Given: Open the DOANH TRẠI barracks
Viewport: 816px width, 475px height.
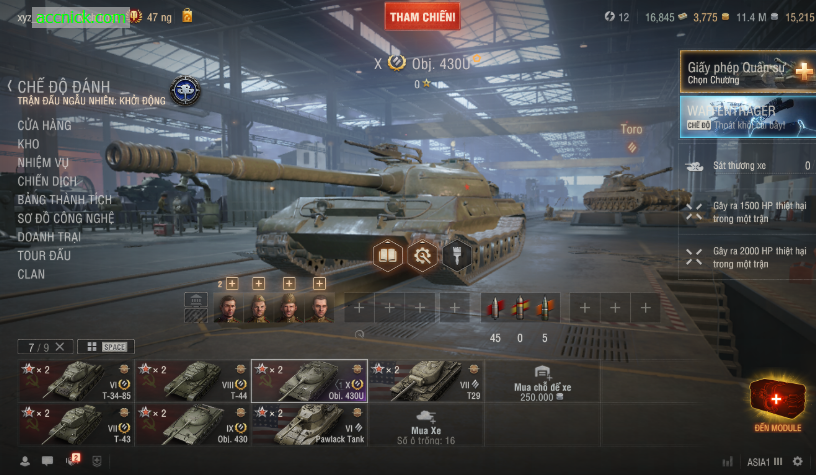Looking at the screenshot, I should [x=50, y=237].
